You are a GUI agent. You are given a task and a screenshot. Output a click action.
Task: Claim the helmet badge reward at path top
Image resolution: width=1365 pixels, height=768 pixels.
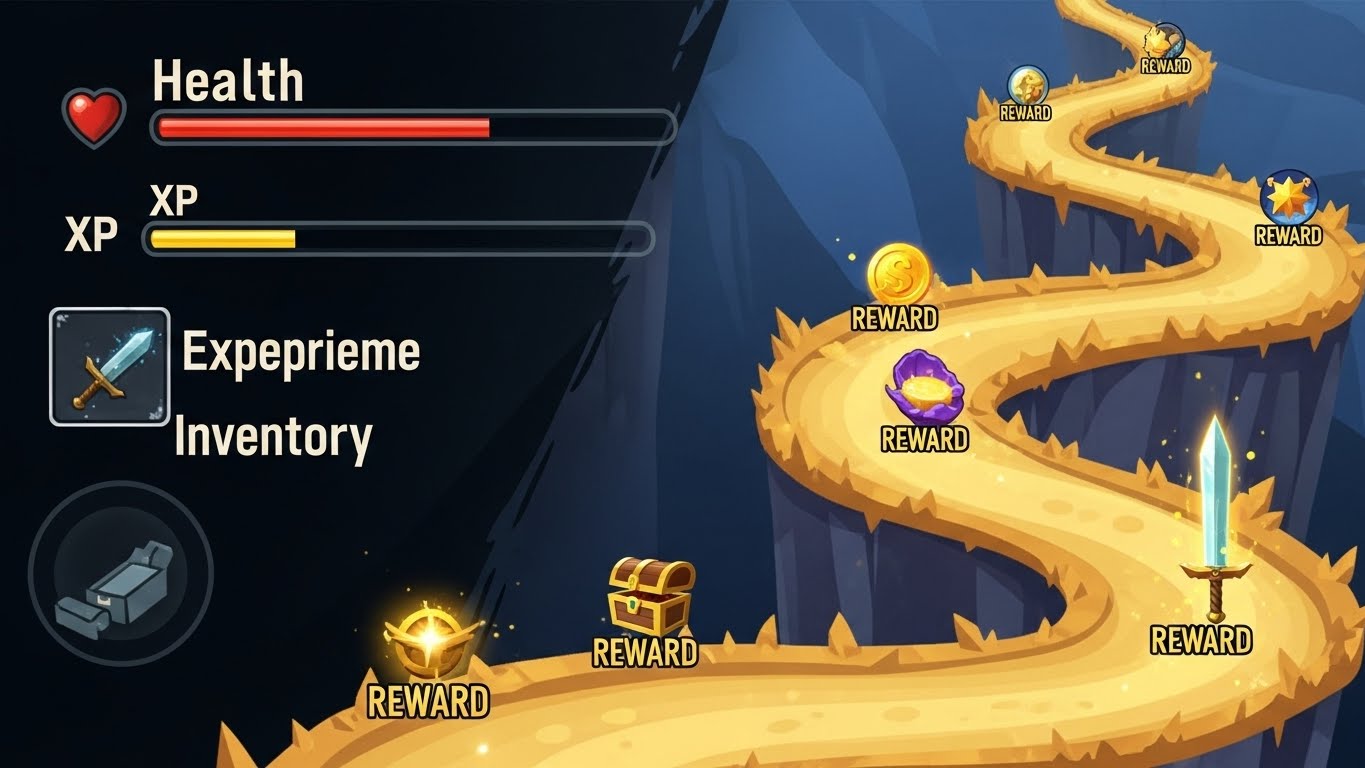pos(1163,40)
